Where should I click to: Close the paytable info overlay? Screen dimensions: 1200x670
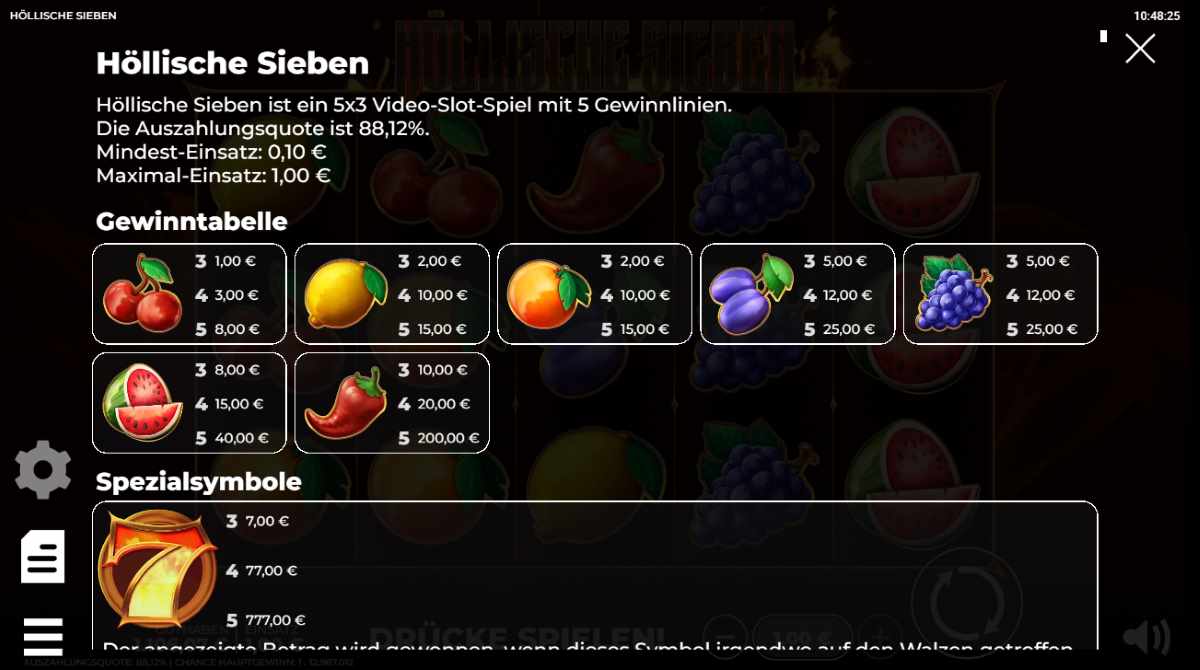pyautogui.click(x=1140, y=49)
